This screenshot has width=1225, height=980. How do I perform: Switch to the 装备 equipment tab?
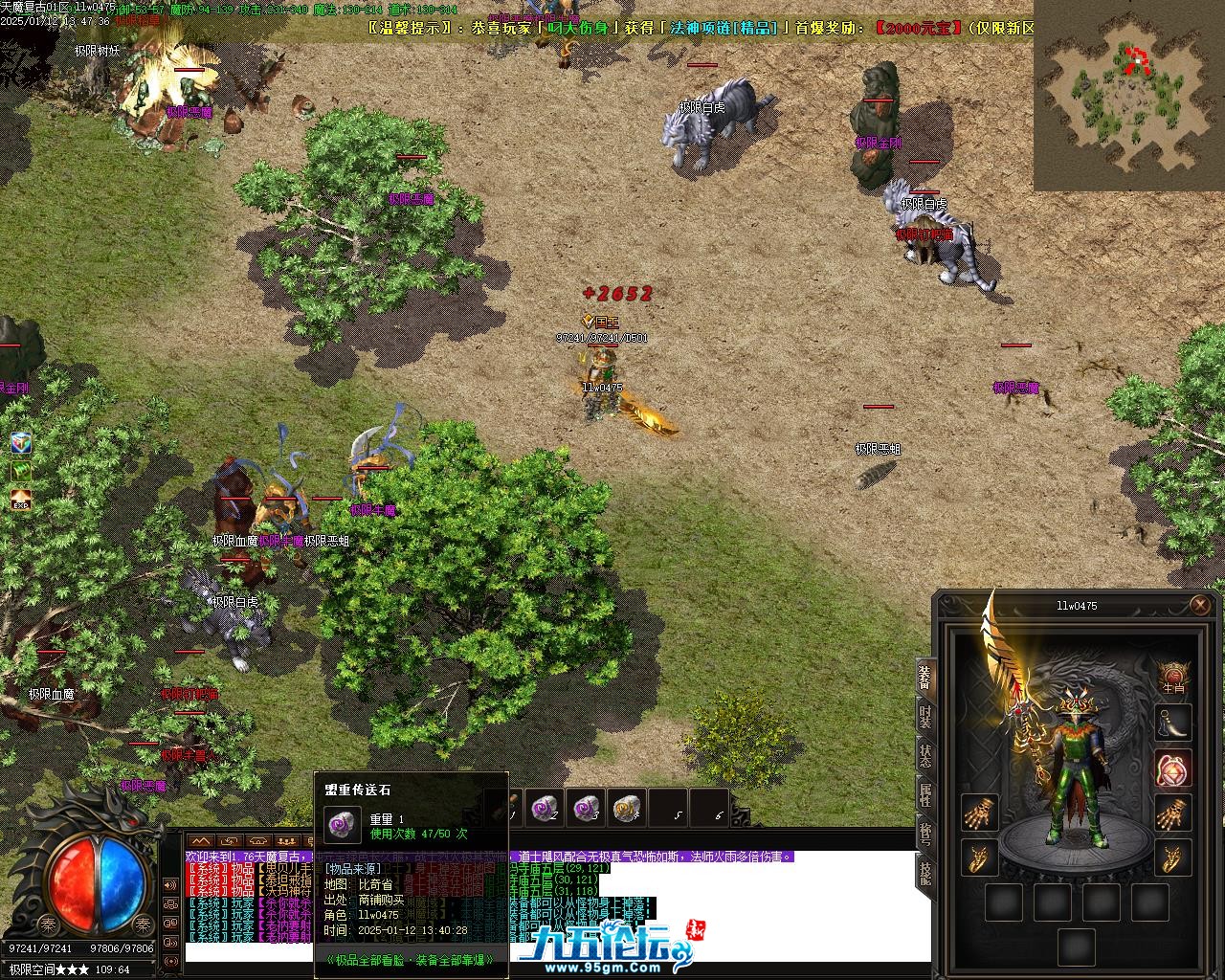tap(924, 677)
